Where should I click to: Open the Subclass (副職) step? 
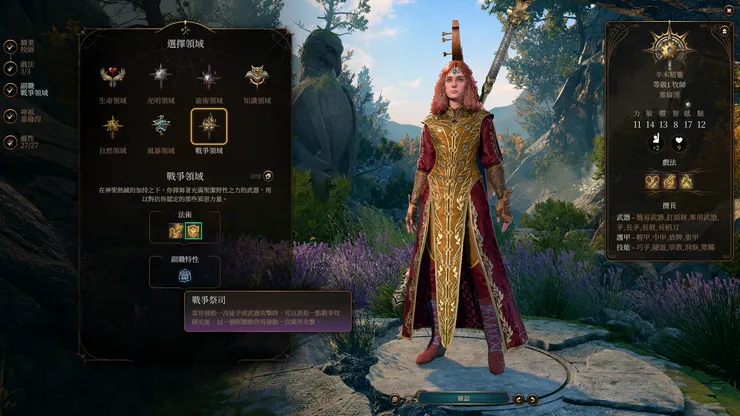coord(9,90)
